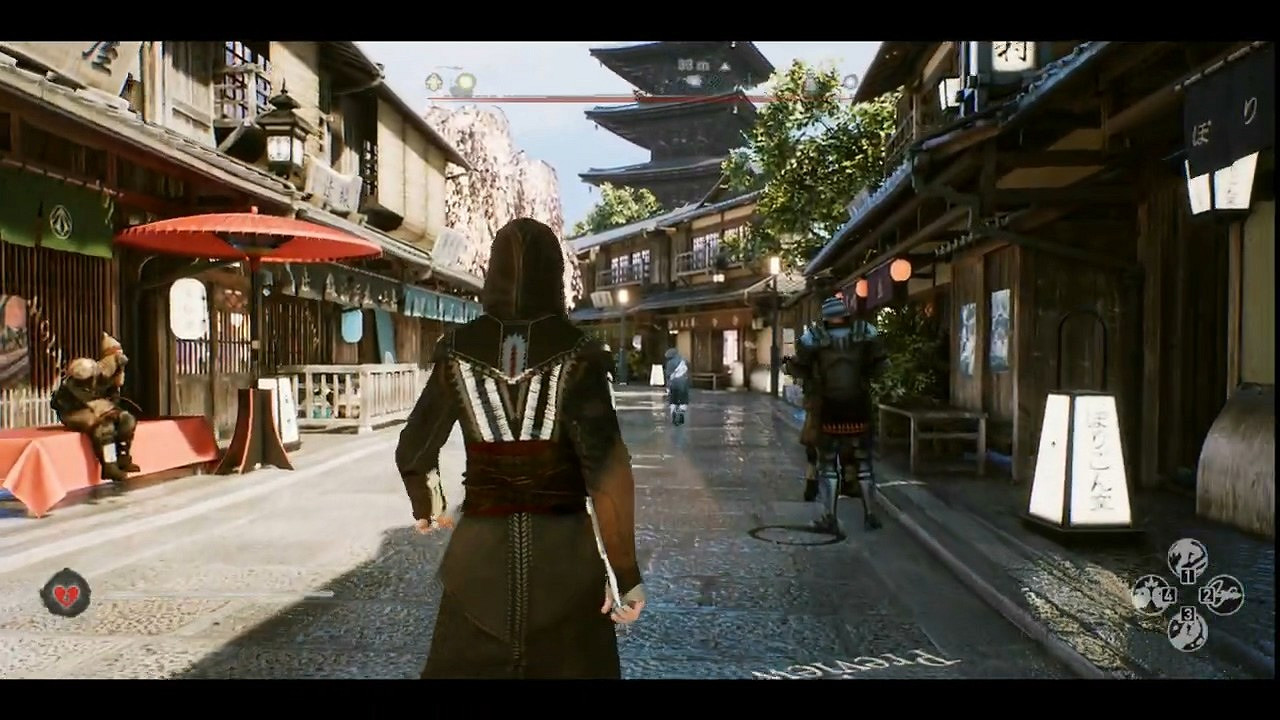
Task: Select the eagle ability in slot 4
Action: coord(1150,594)
